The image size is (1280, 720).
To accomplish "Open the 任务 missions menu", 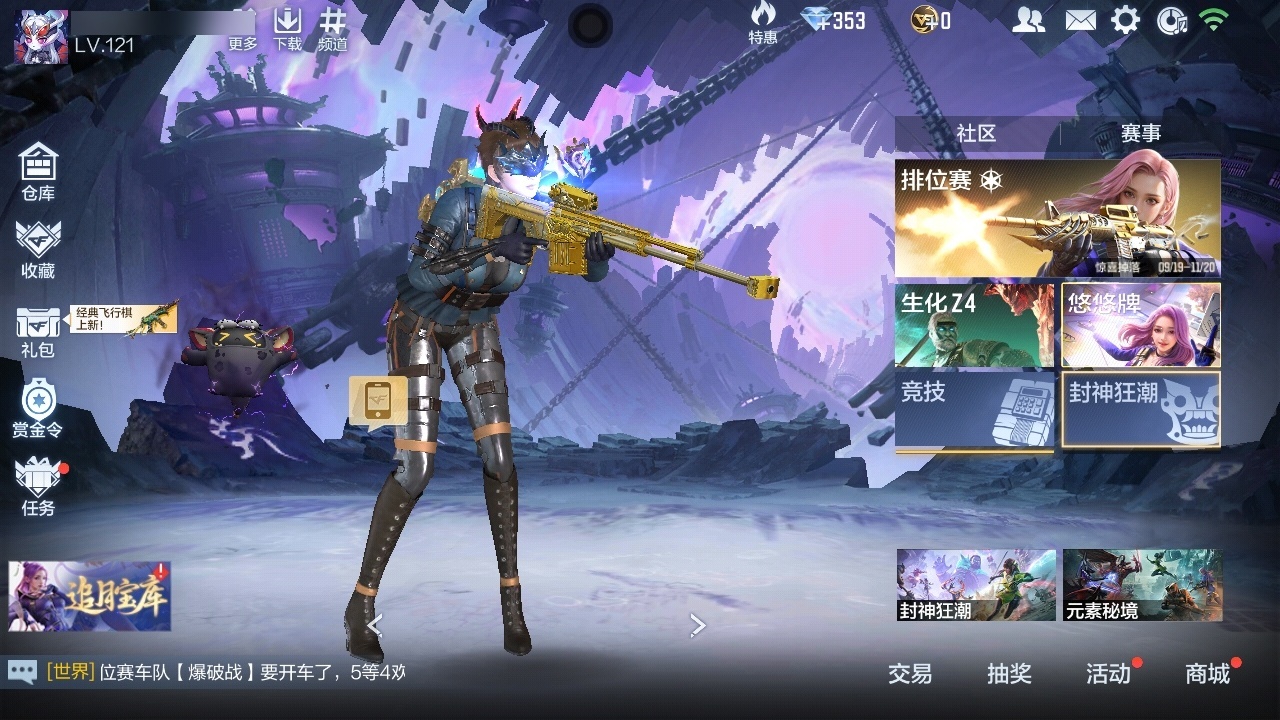I will click(38, 487).
